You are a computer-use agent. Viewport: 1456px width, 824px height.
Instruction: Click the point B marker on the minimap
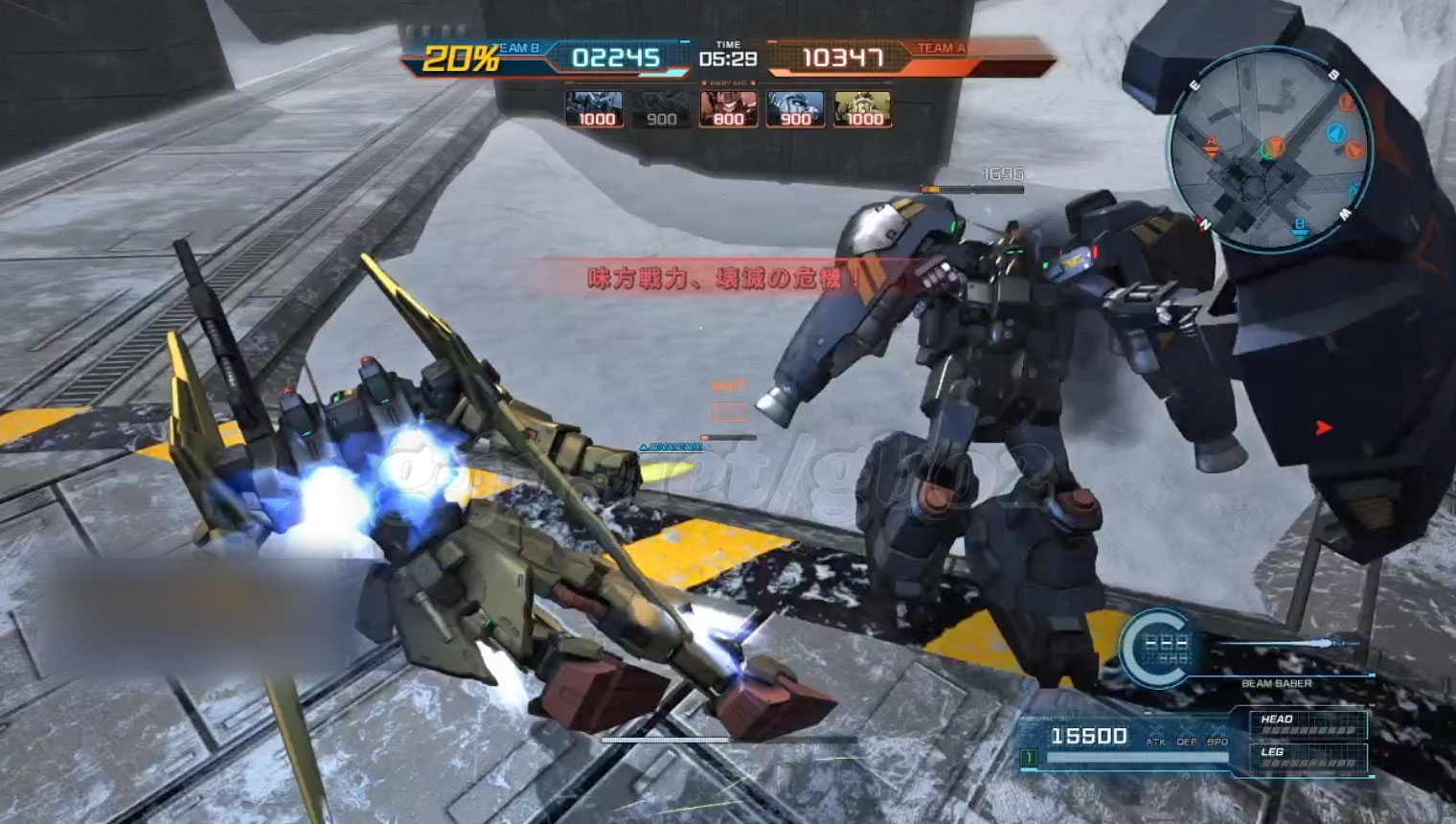[1300, 227]
